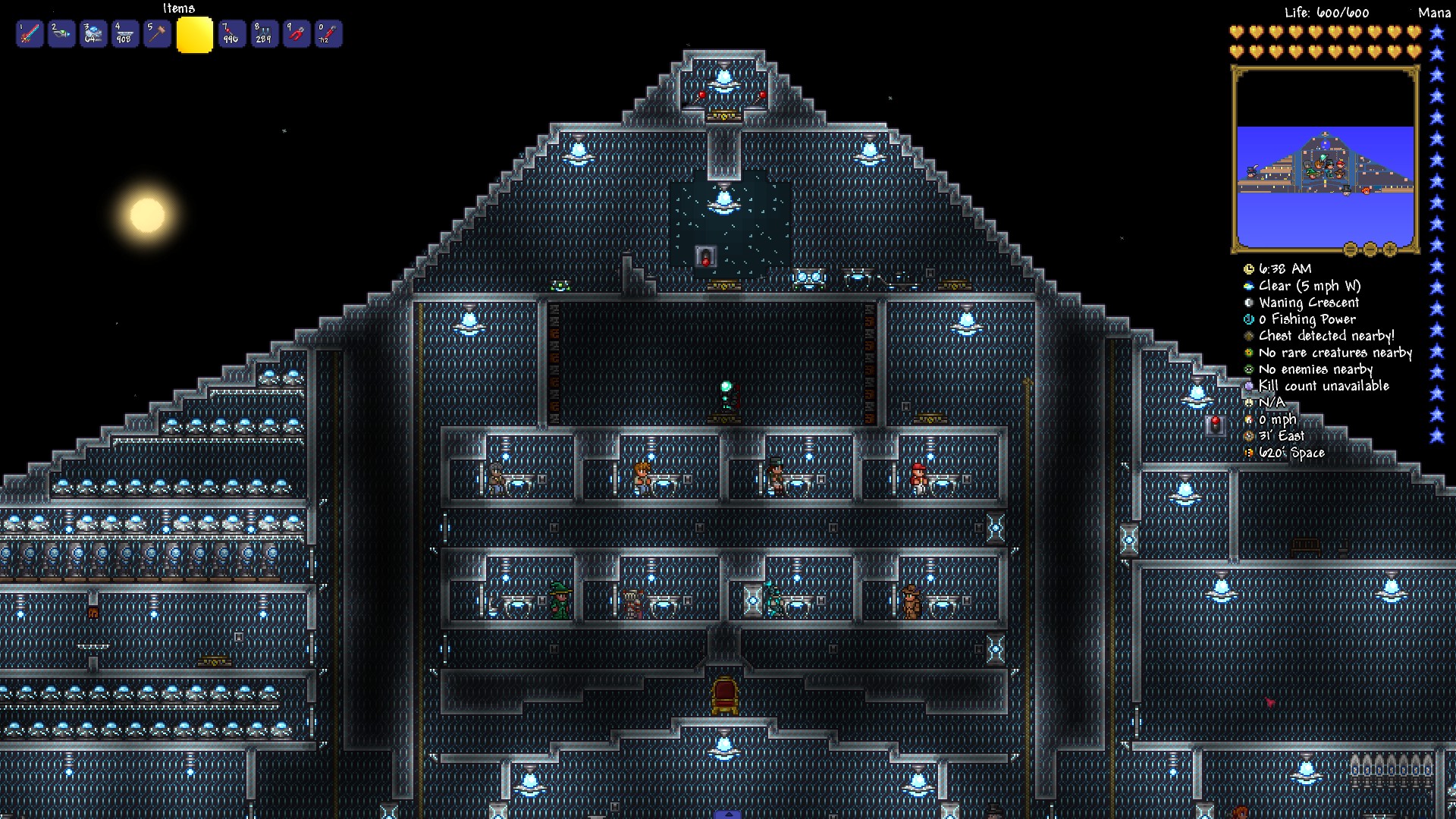Select the hammer in hotbar slot 5
1456x819 pixels.
pyautogui.click(x=158, y=33)
